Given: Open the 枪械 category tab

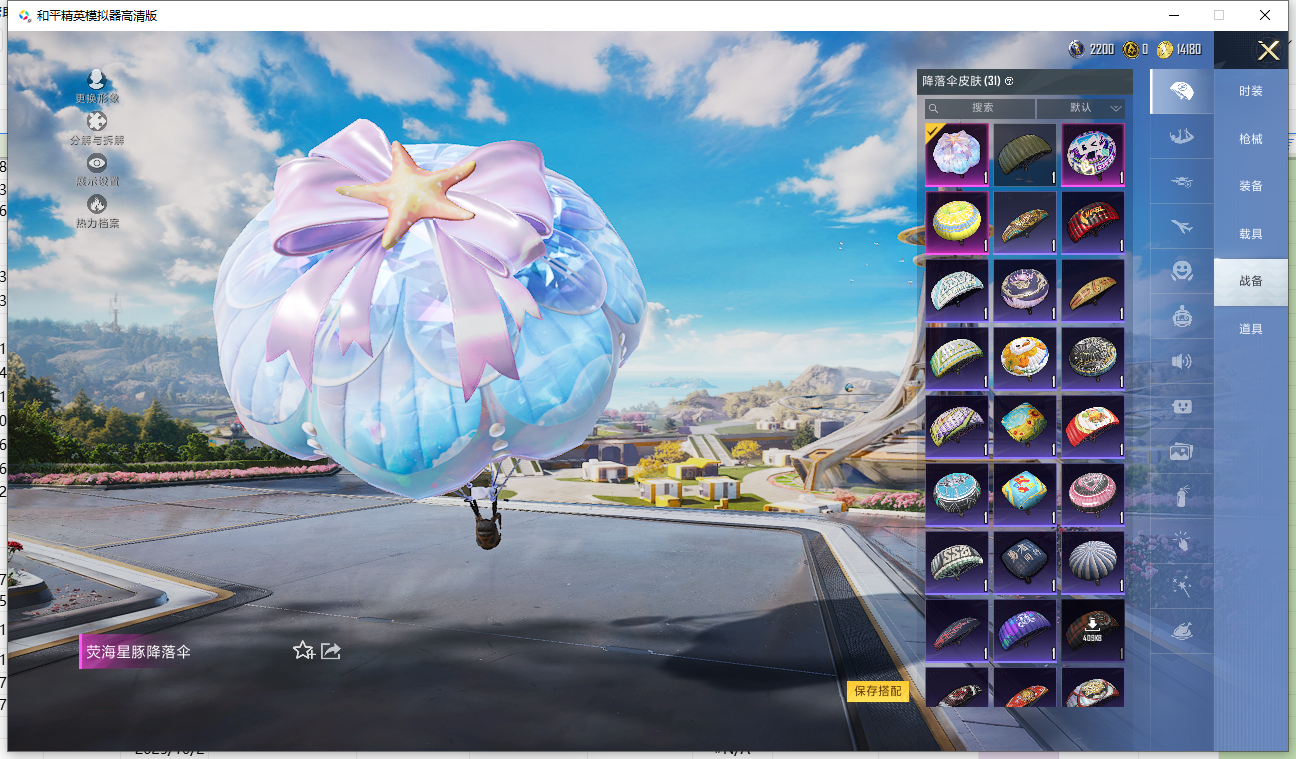Looking at the screenshot, I should [x=1250, y=139].
